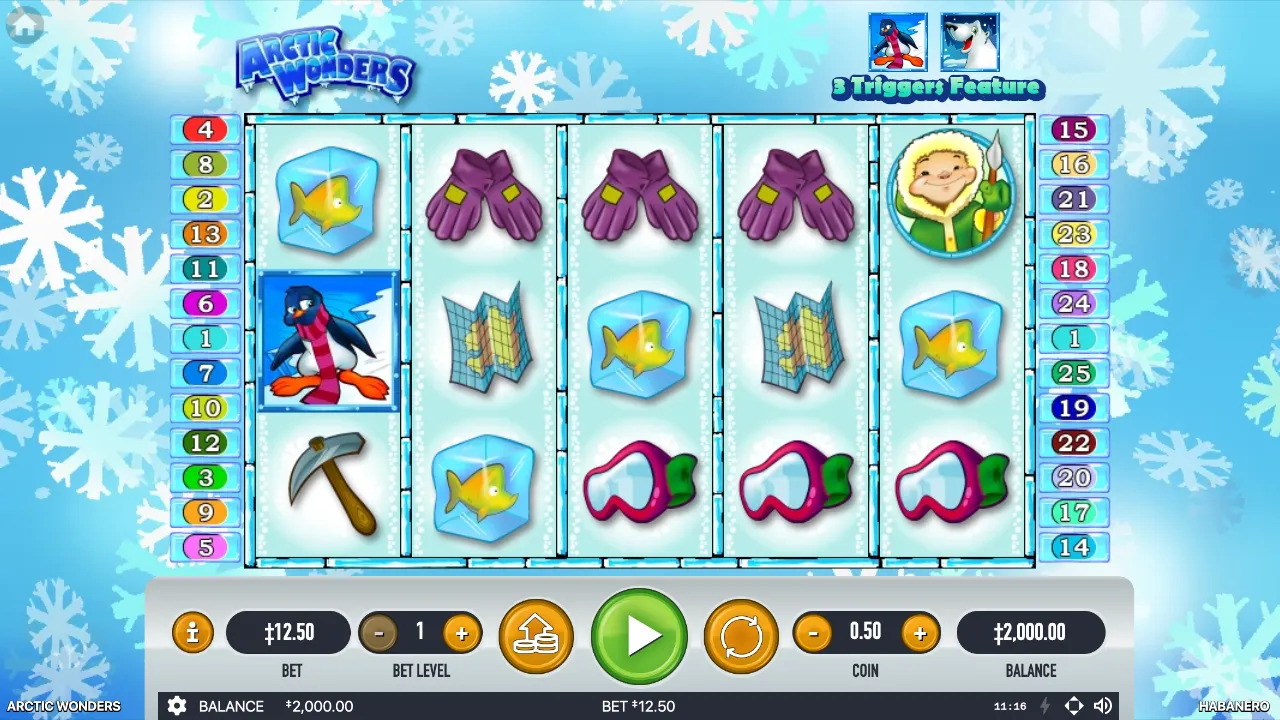1280x720 pixels.
Task: Toggle payline 13 on the left panel
Action: 205,234
